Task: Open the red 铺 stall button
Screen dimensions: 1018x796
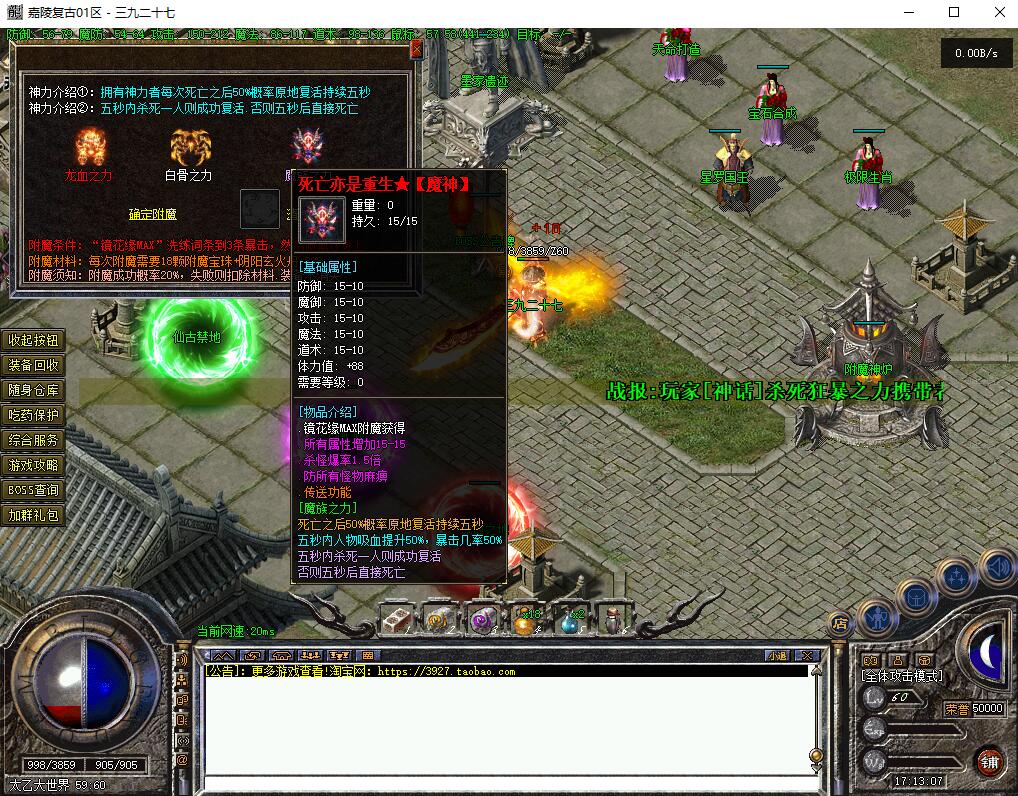Action: [988, 761]
